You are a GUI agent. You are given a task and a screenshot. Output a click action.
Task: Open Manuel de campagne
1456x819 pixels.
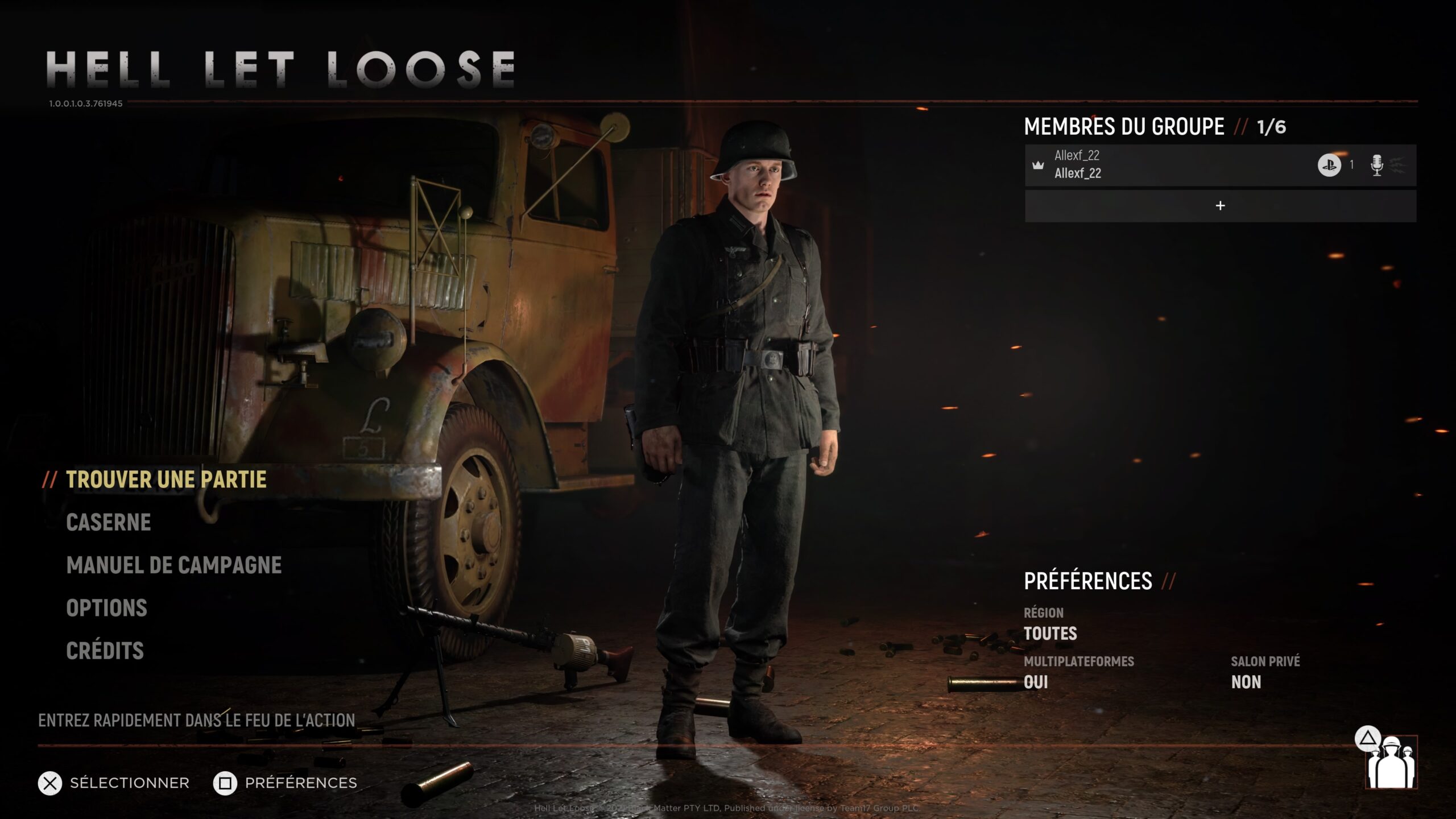[x=174, y=565]
